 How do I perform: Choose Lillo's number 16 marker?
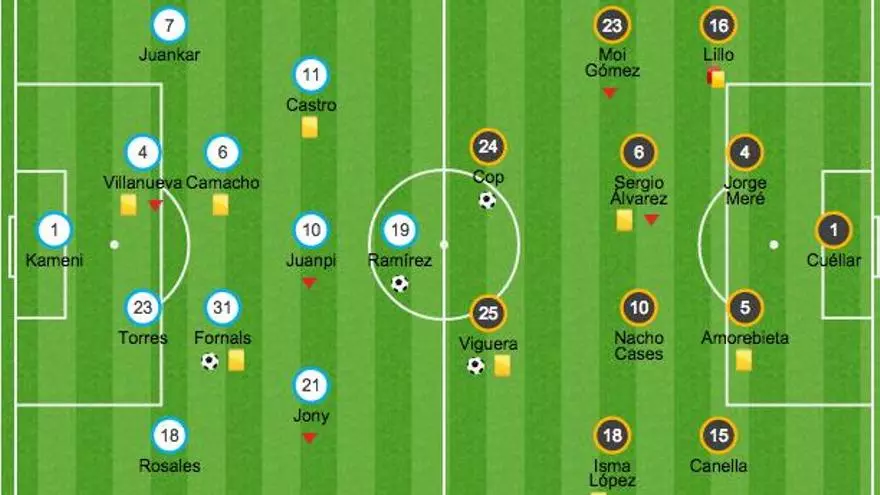pos(717,25)
